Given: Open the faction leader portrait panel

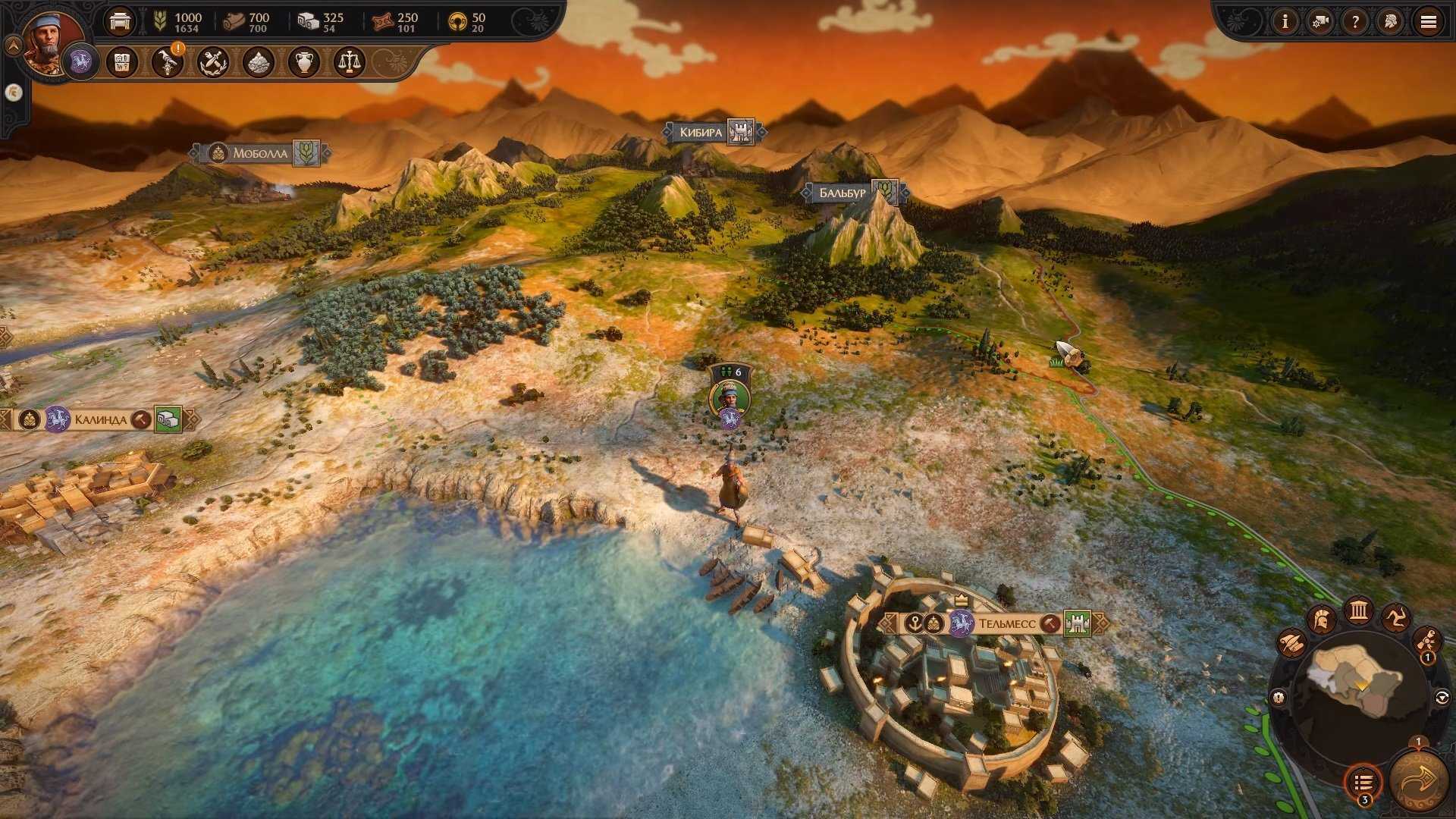Looking at the screenshot, I should pos(52,42).
